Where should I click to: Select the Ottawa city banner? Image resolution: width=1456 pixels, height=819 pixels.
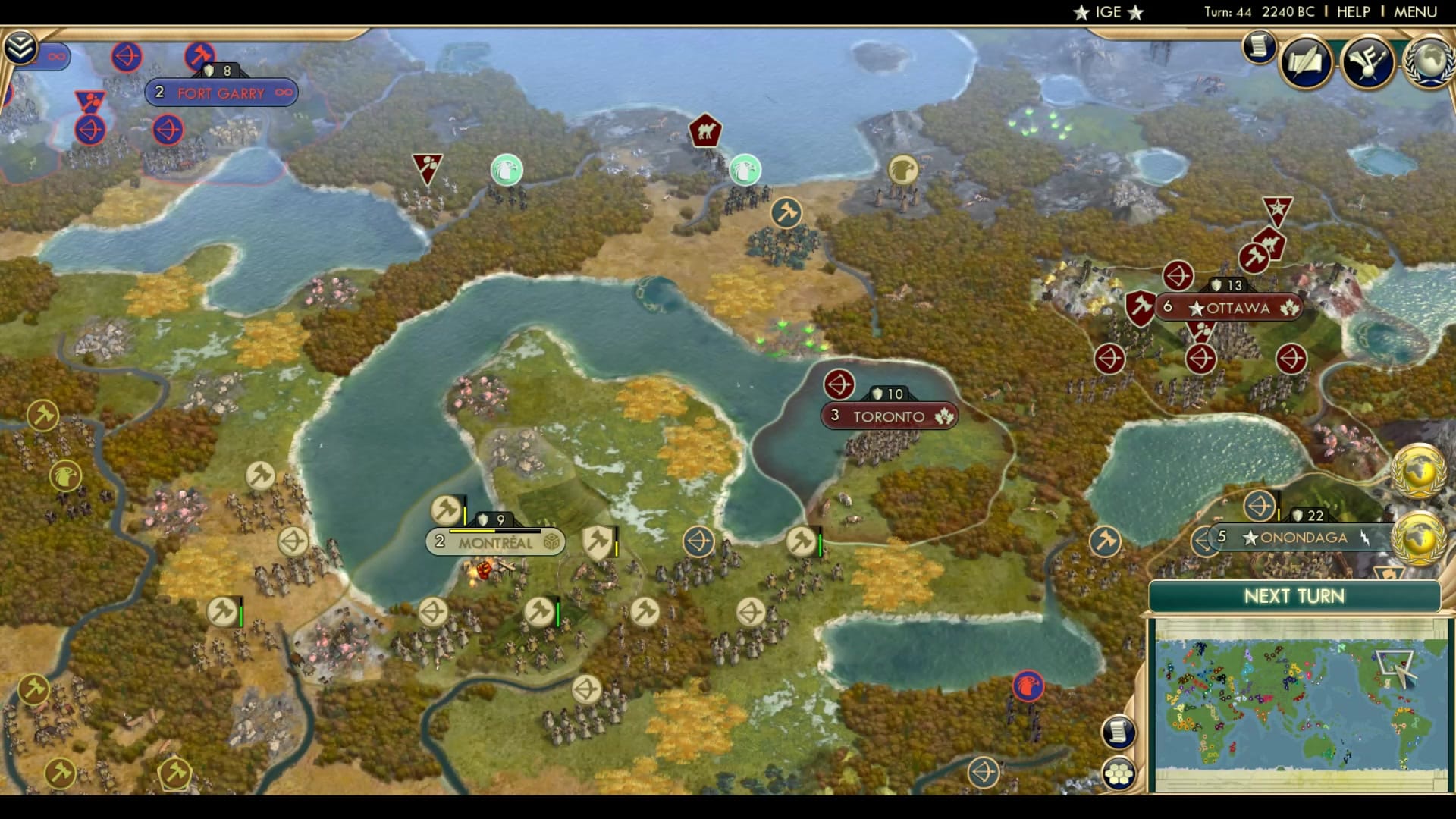1227,308
